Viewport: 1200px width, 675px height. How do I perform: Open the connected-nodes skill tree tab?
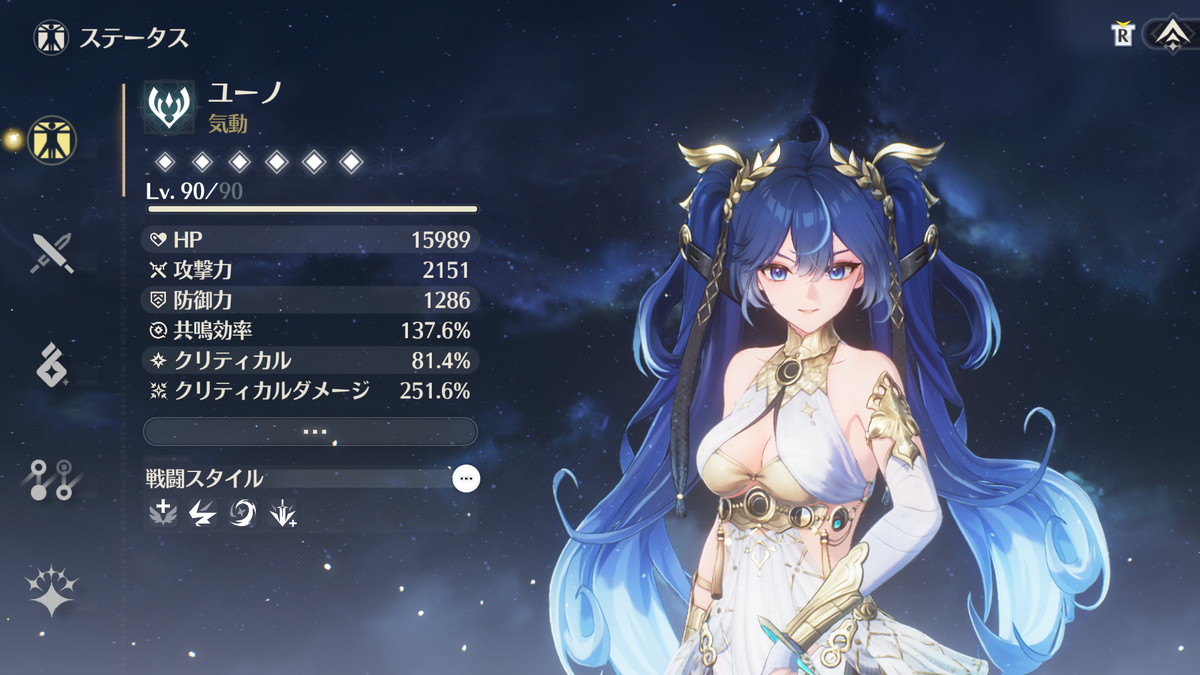pyautogui.click(x=52, y=481)
